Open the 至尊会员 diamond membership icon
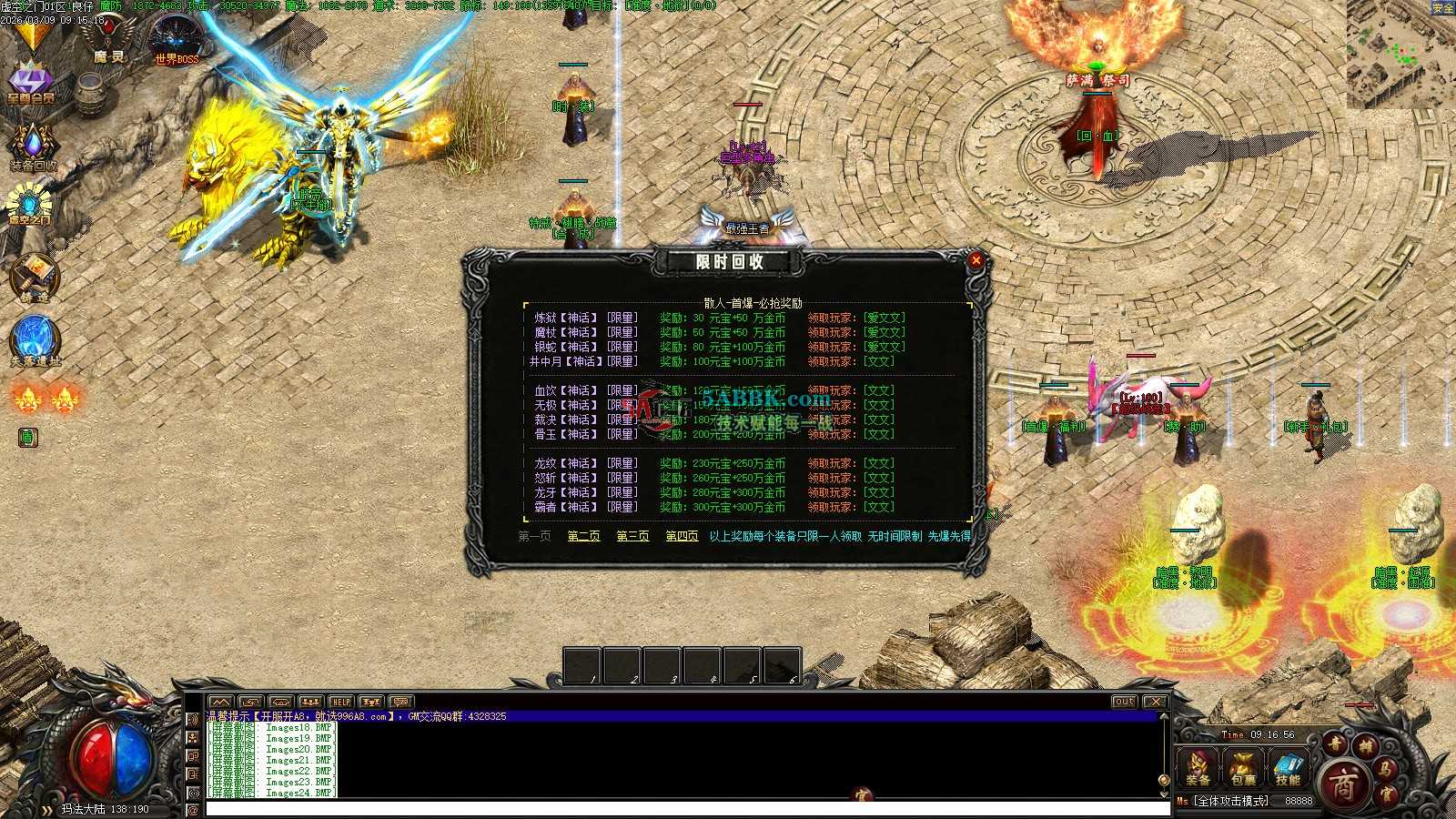1456x819 pixels. pos(31,80)
